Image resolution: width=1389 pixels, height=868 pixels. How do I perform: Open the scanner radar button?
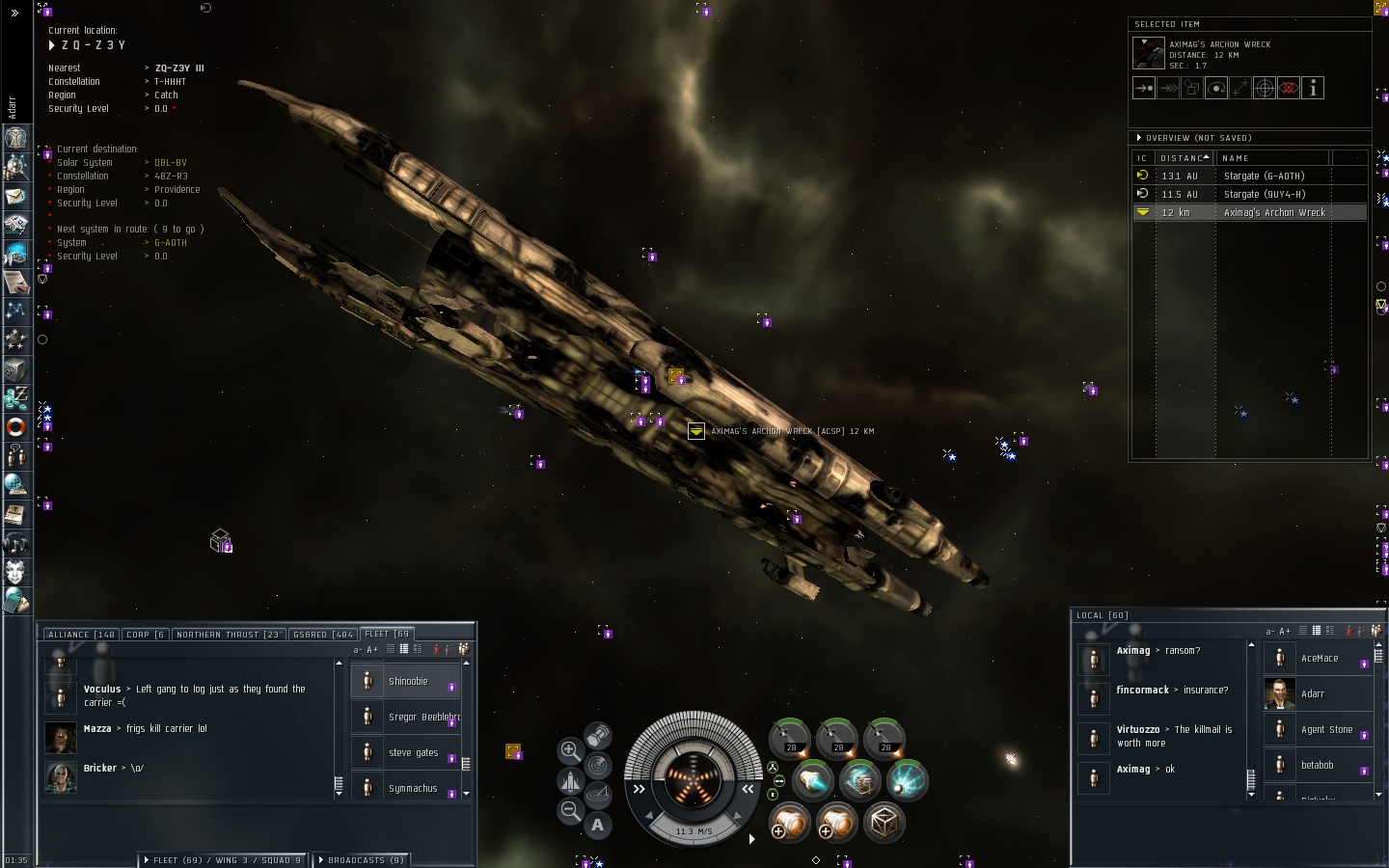coord(598,766)
